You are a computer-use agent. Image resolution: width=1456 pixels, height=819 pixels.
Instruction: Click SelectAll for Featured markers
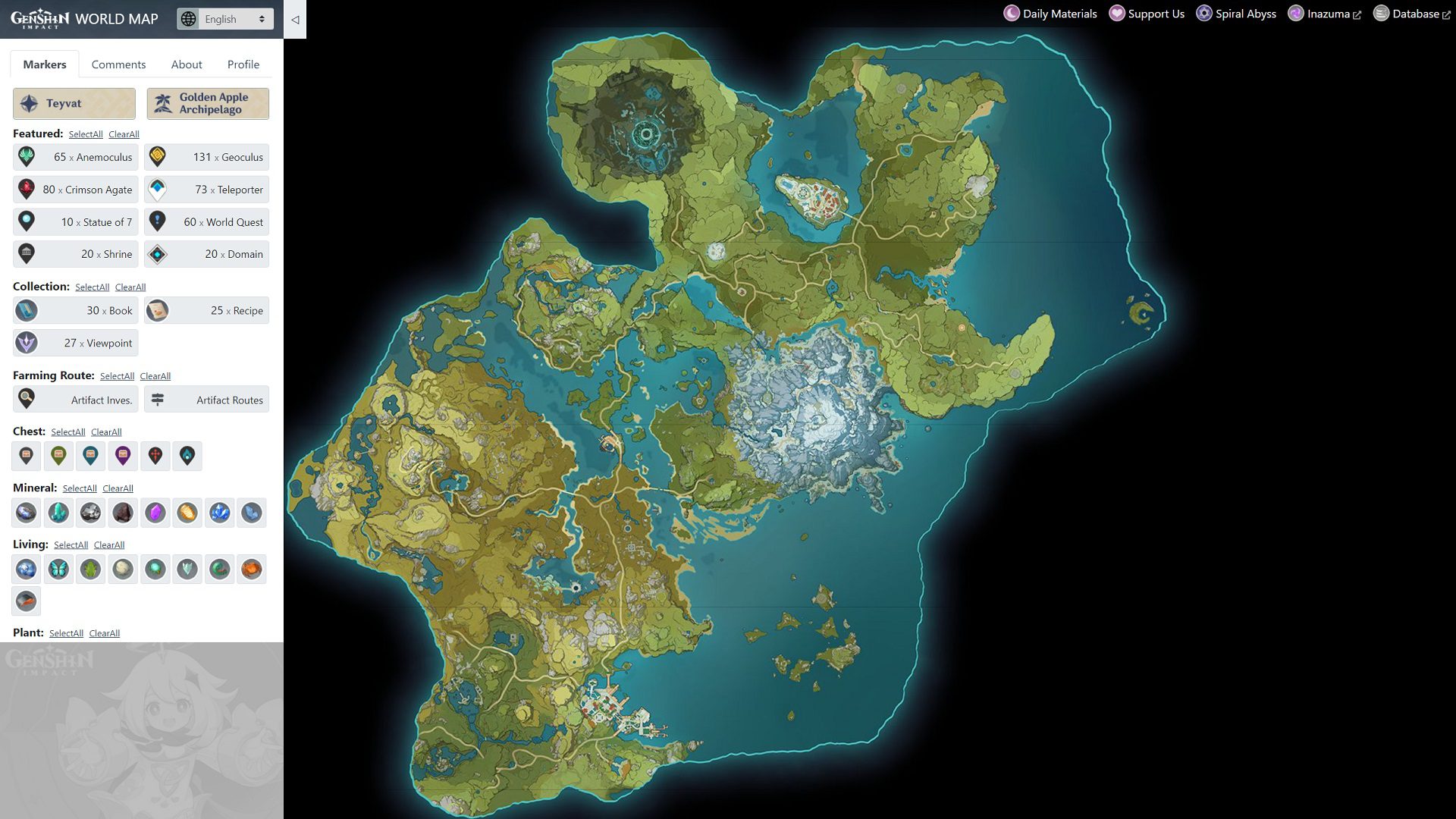[86, 134]
